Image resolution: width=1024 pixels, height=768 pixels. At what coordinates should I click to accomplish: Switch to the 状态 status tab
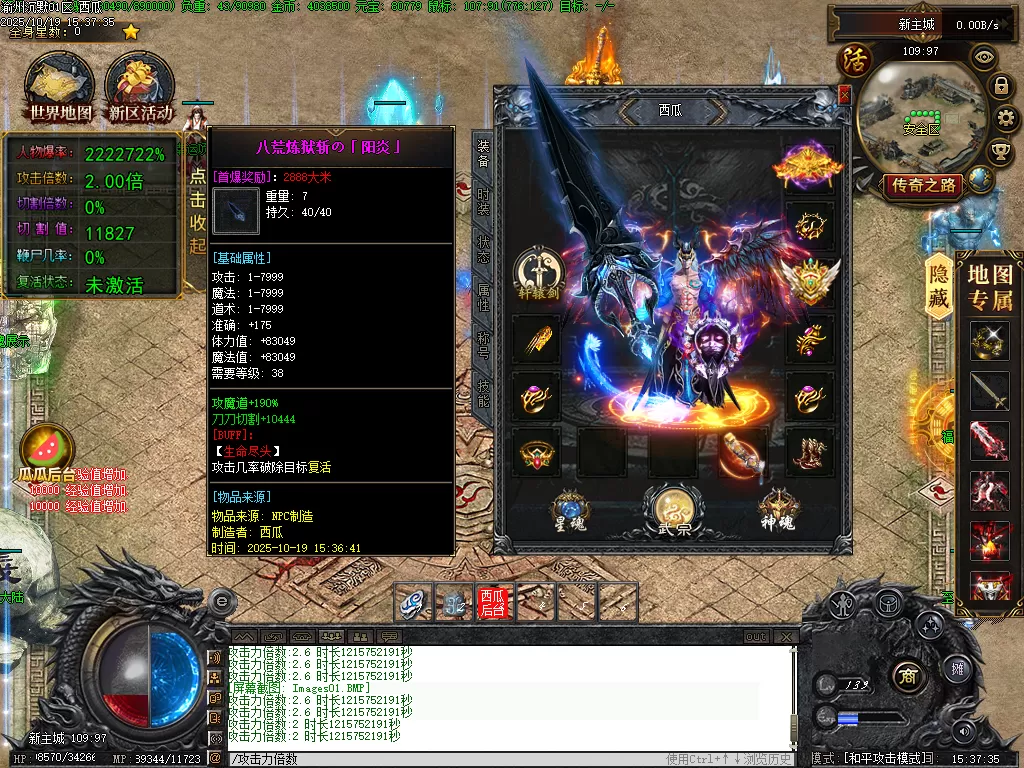pos(483,249)
